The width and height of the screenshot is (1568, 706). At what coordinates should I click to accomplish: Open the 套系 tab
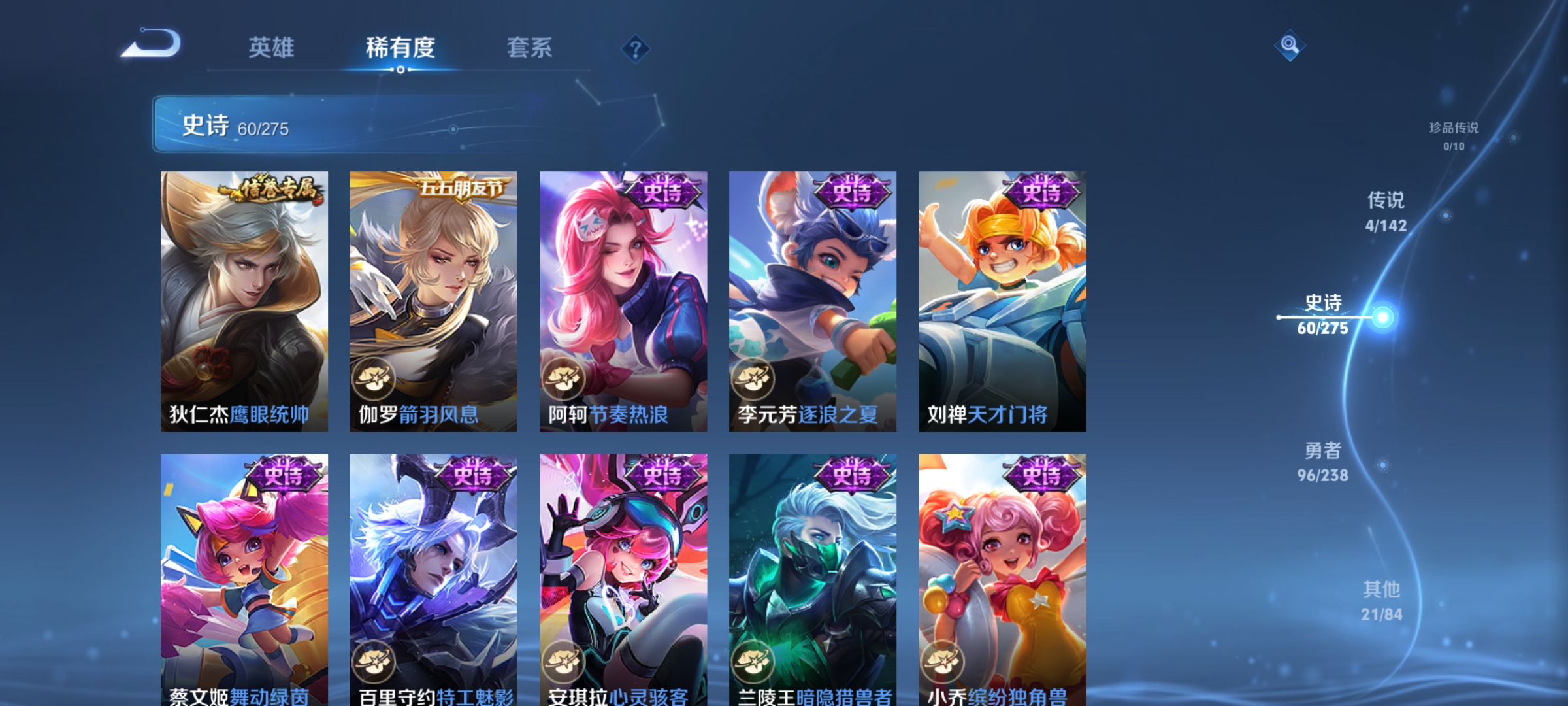[x=530, y=47]
